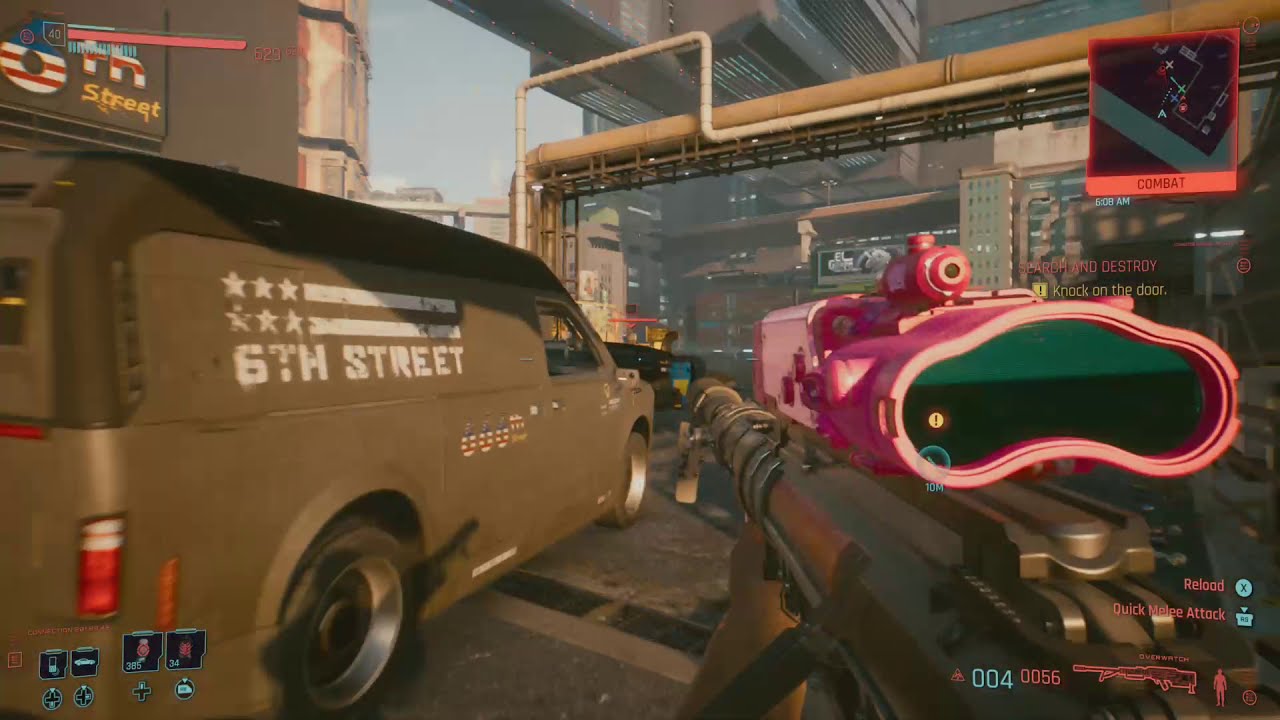Select the phone icon in the quick-access bar
1280x720 pixels.
53,662
